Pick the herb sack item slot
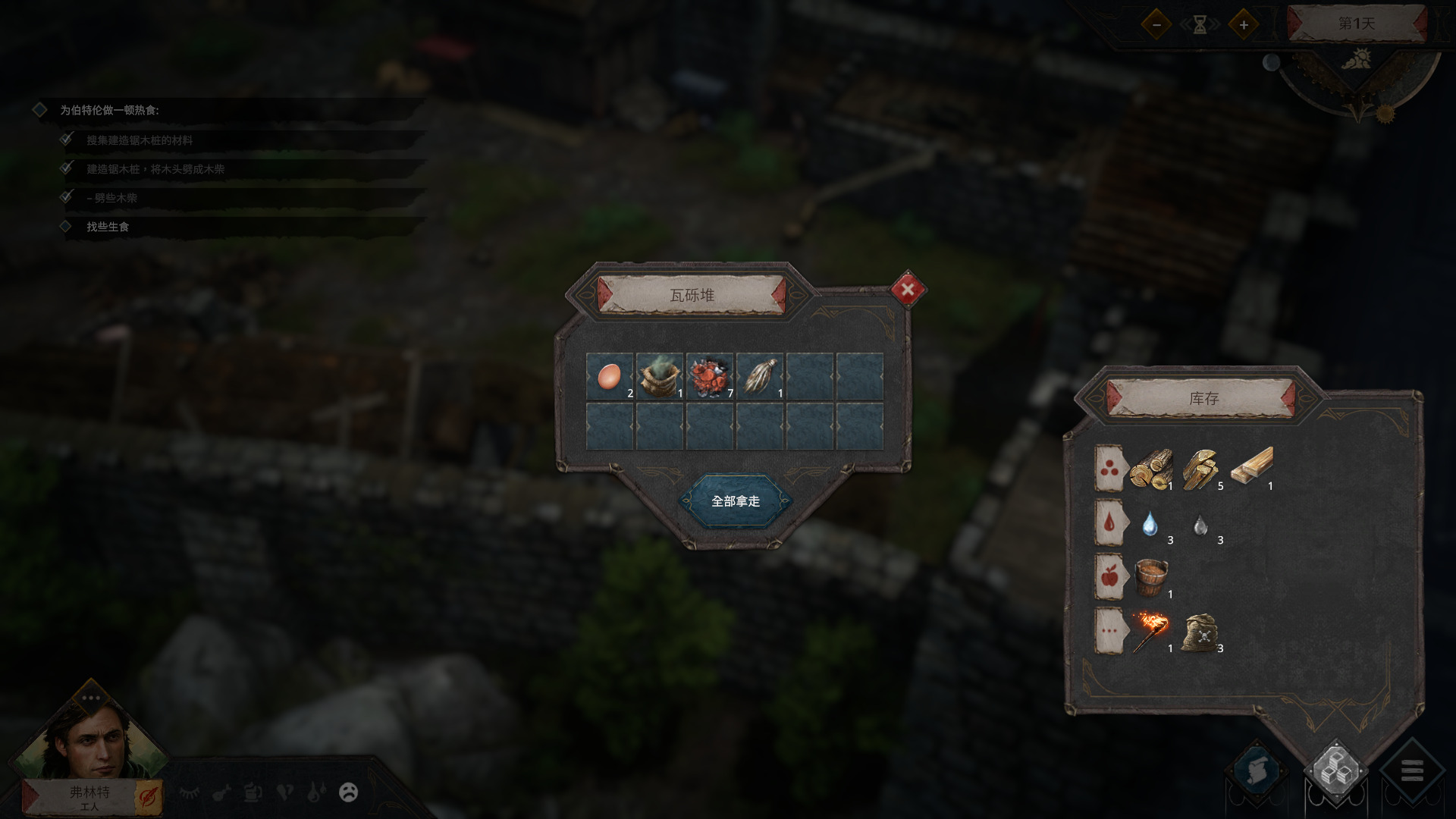The height and width of the screenshot is (819, 1456). pyautogui.click(x=659, y=376)
